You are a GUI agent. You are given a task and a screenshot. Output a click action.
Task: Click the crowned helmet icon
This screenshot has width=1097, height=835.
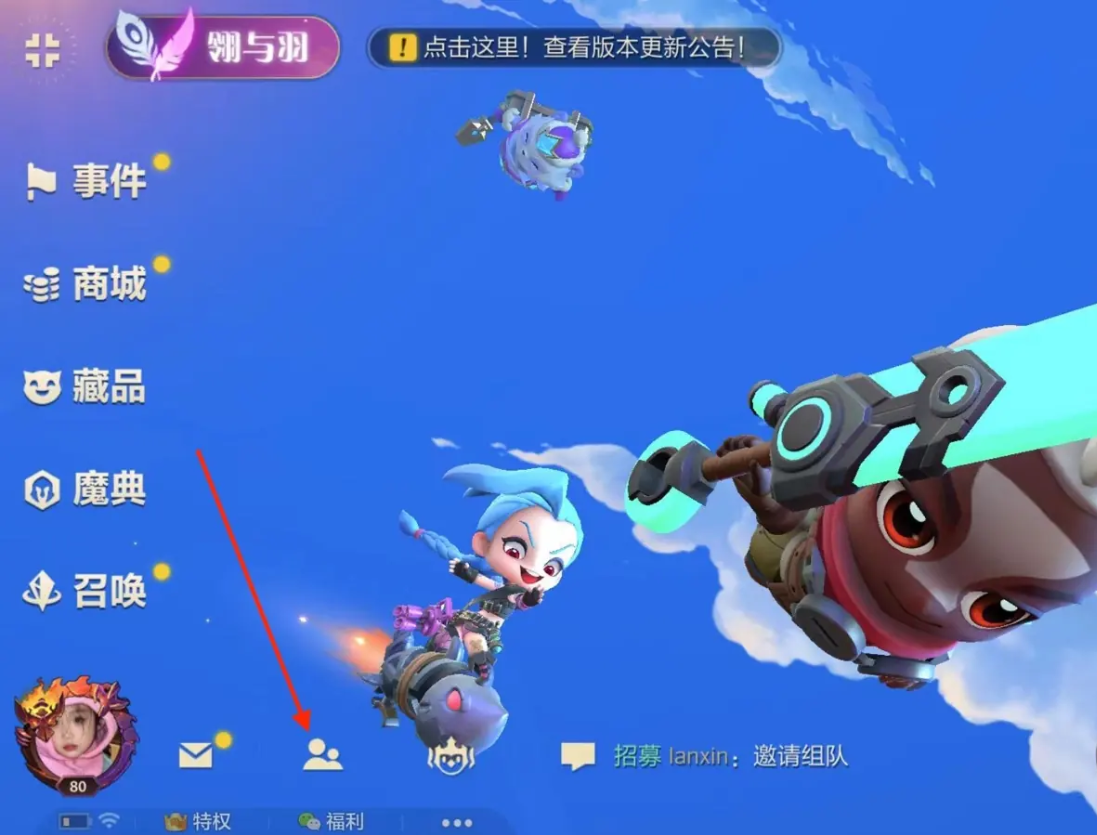tap(450, 756)
